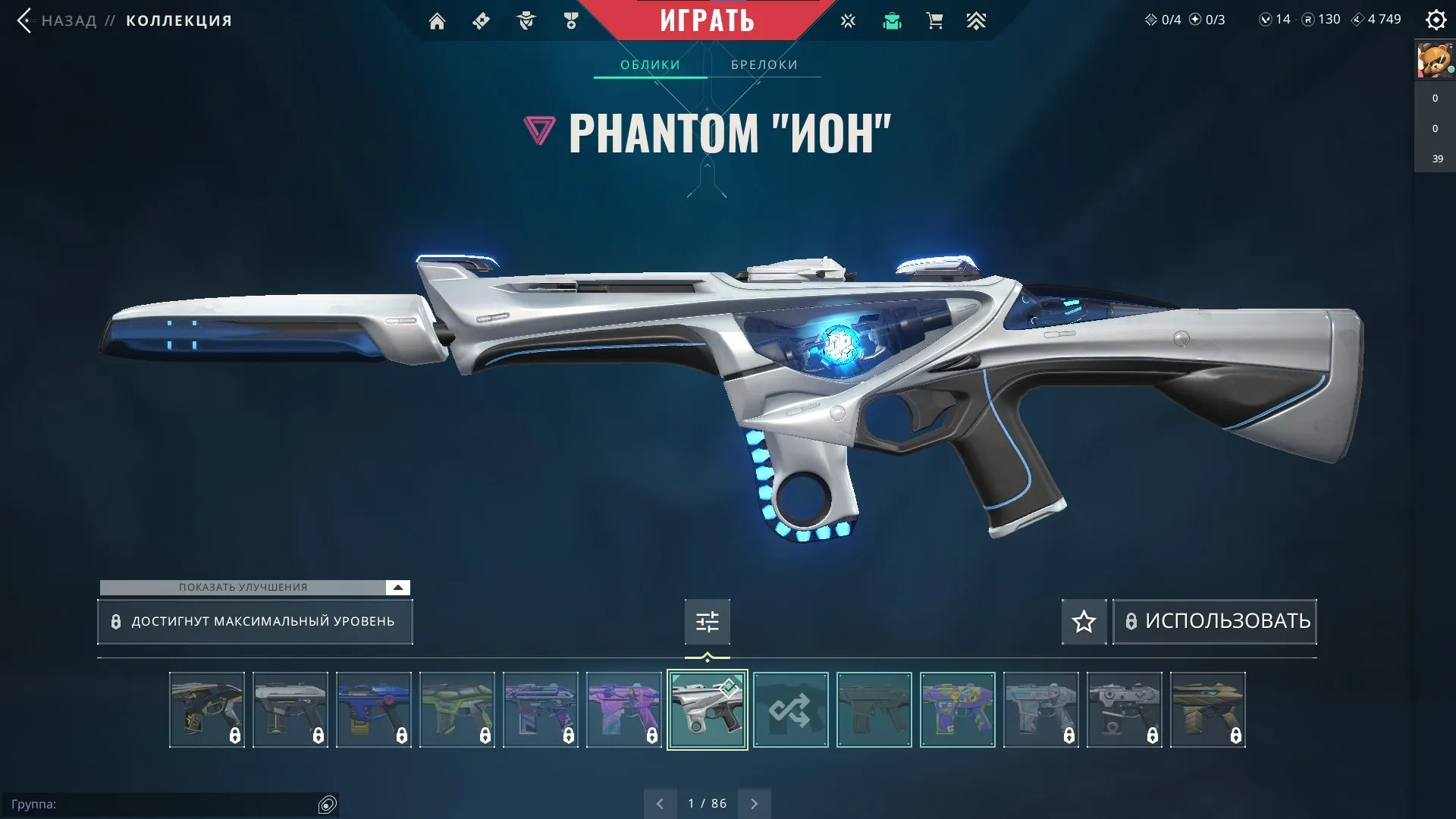
Task: Toggle favorite star for Phantom ИОН
Action: coord(1084,622)
